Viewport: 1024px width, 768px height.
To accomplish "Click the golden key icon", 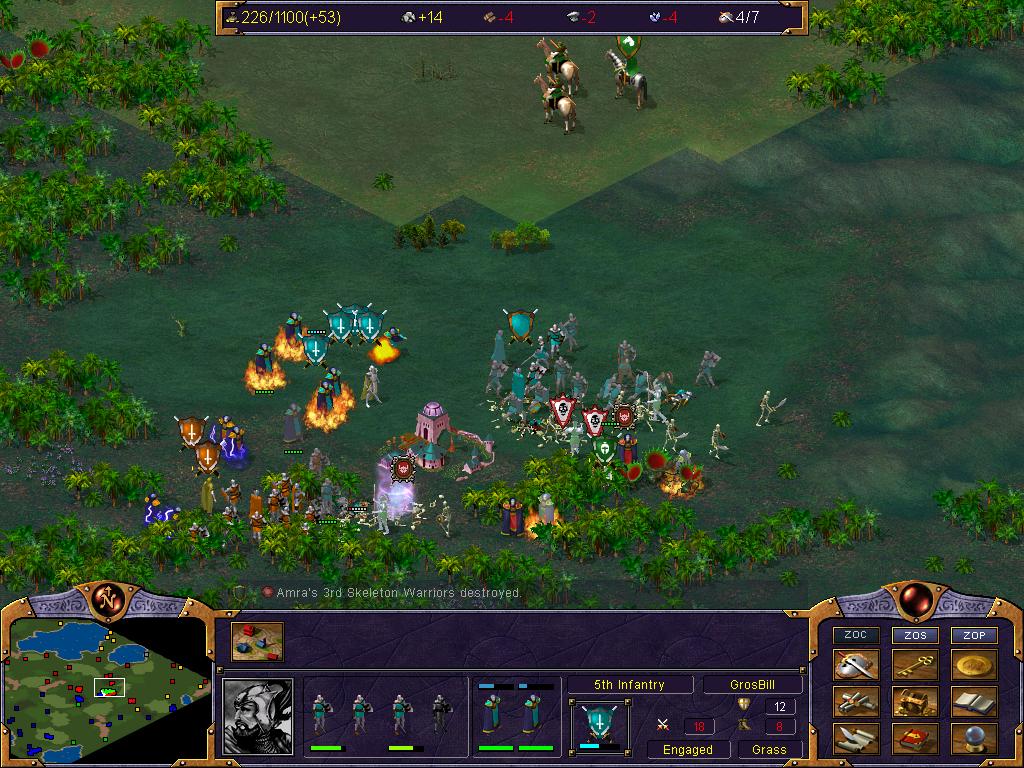I will pos(915,665).
